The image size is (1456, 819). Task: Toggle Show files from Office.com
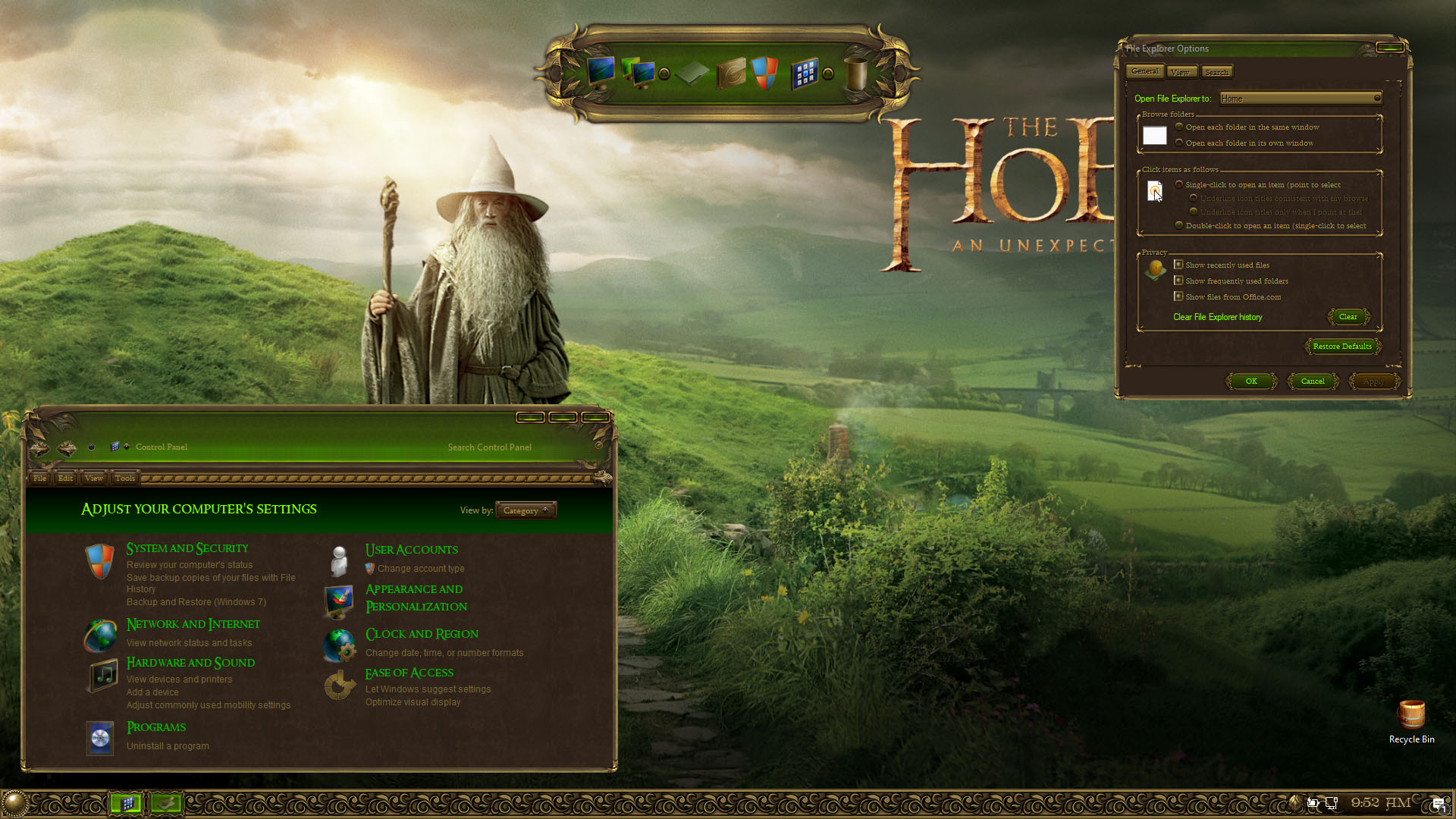coord(1178,297)
